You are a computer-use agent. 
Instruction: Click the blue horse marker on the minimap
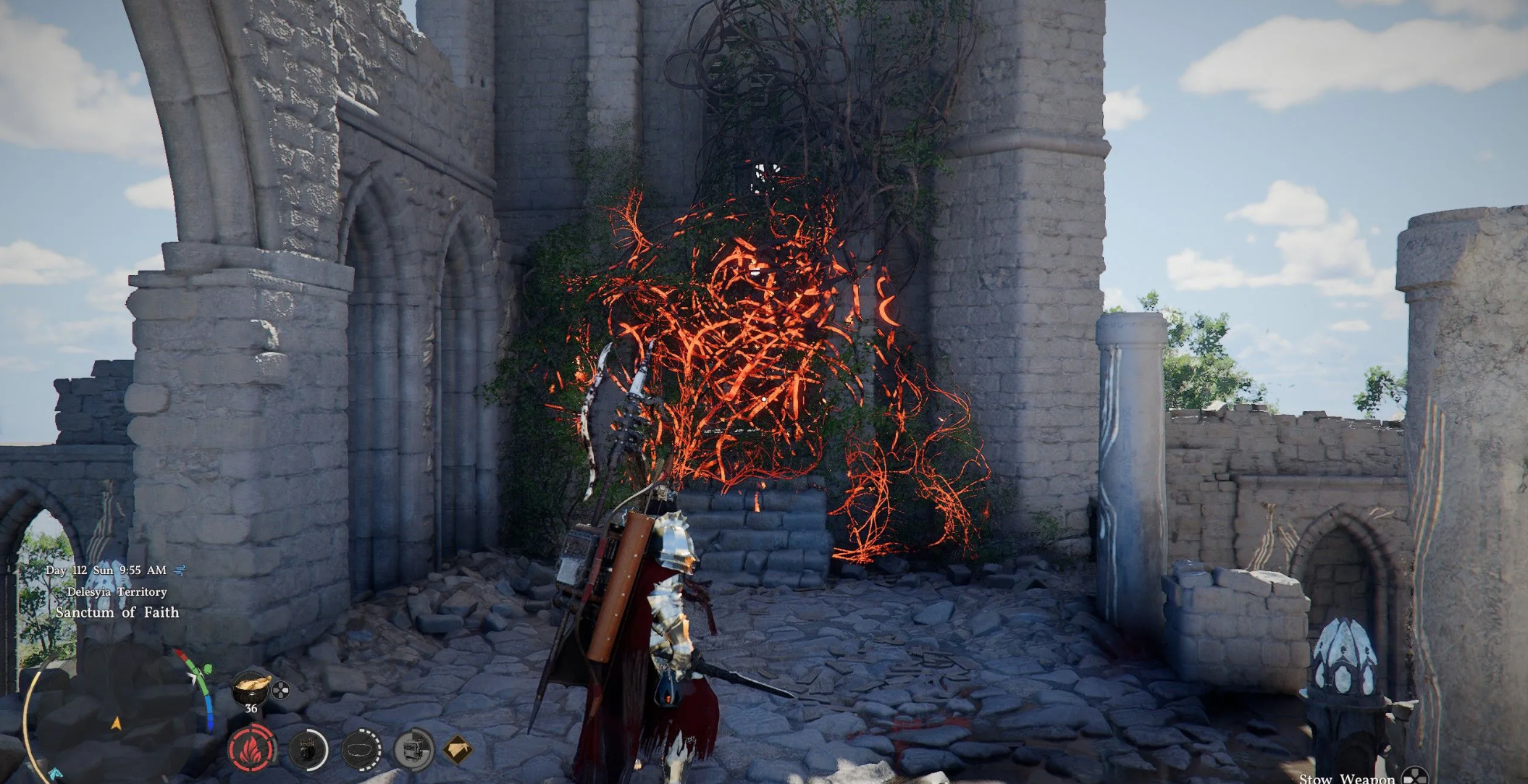56,774
